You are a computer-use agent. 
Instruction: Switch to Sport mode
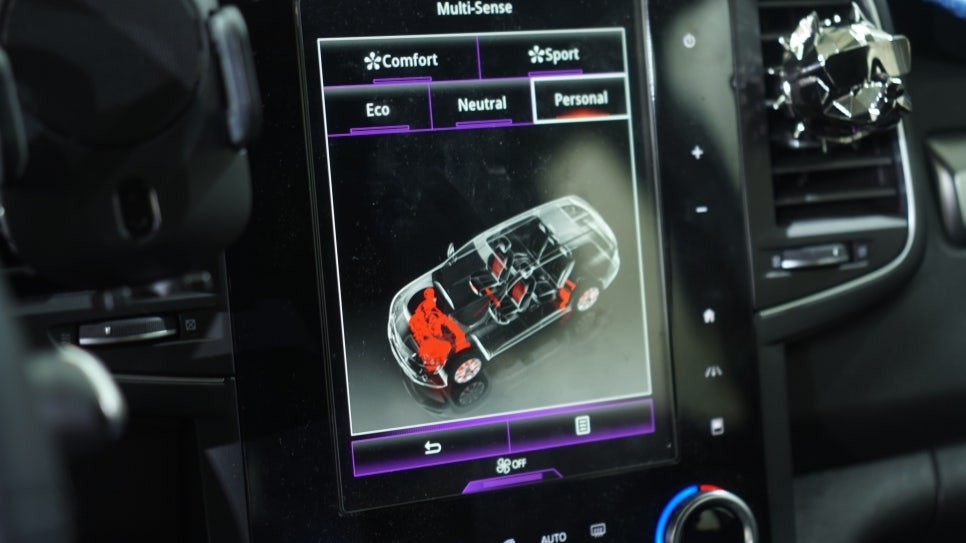coord(553,54)
